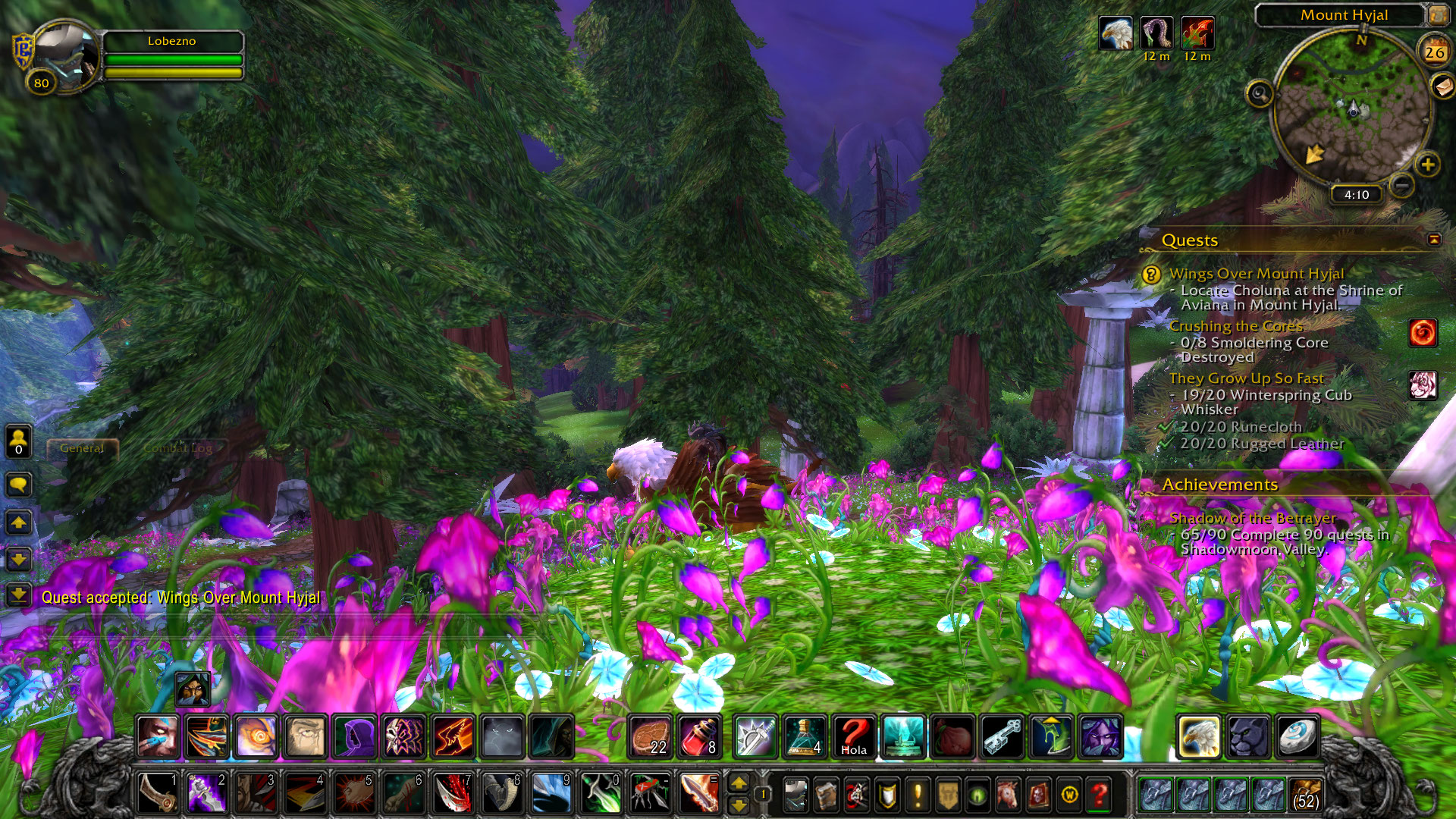The height and width of the screenshot is (819, 1456).
Task: Use the Hearthstone
Action: coord(1298,737)
